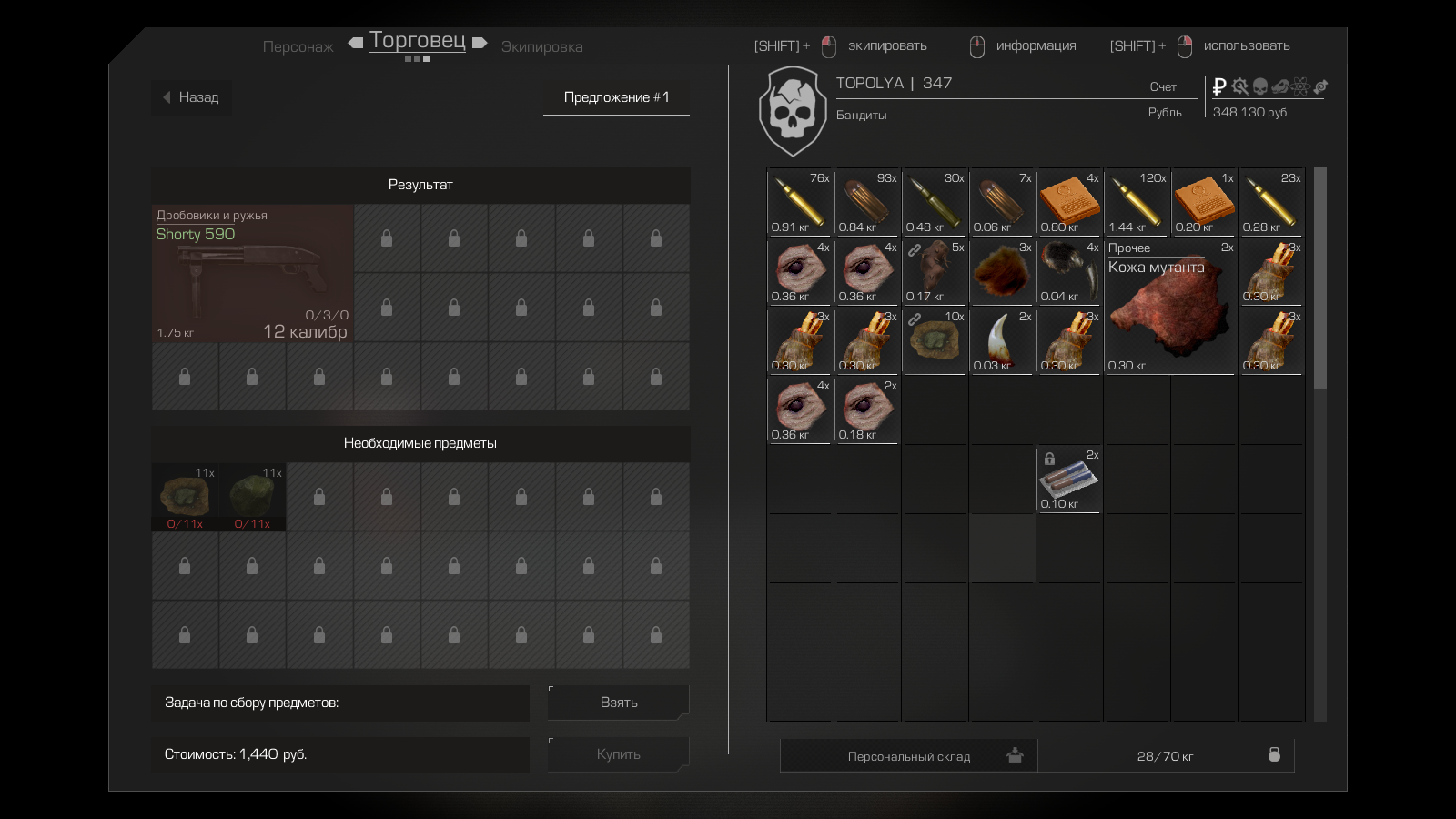The width and height of the screenshot is (1456, 819).
Task: Select the 76x bullet stack
Action: tap(799, 202)
